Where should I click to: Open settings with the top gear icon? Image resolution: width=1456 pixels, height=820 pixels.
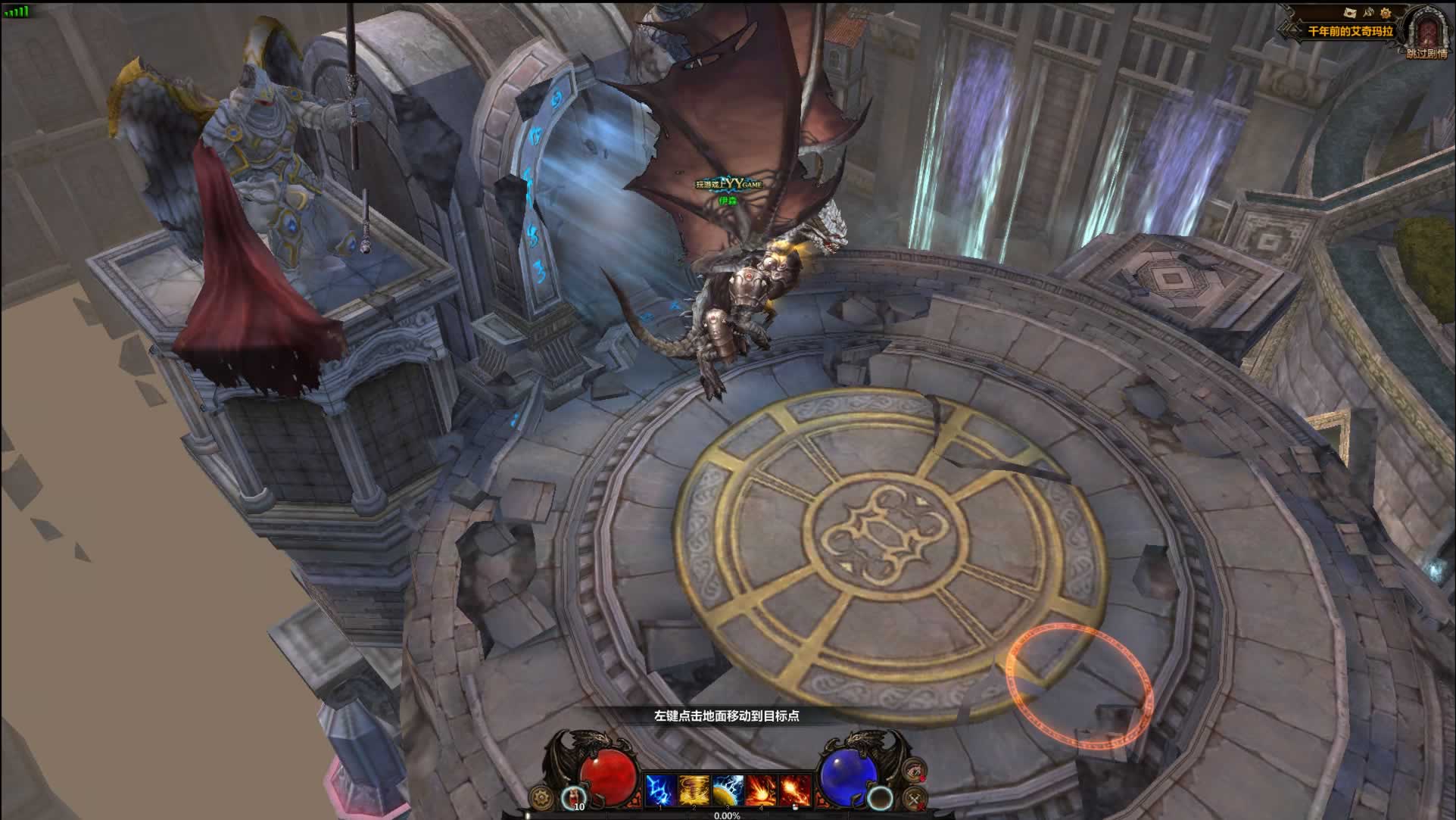pos(1386,13)
